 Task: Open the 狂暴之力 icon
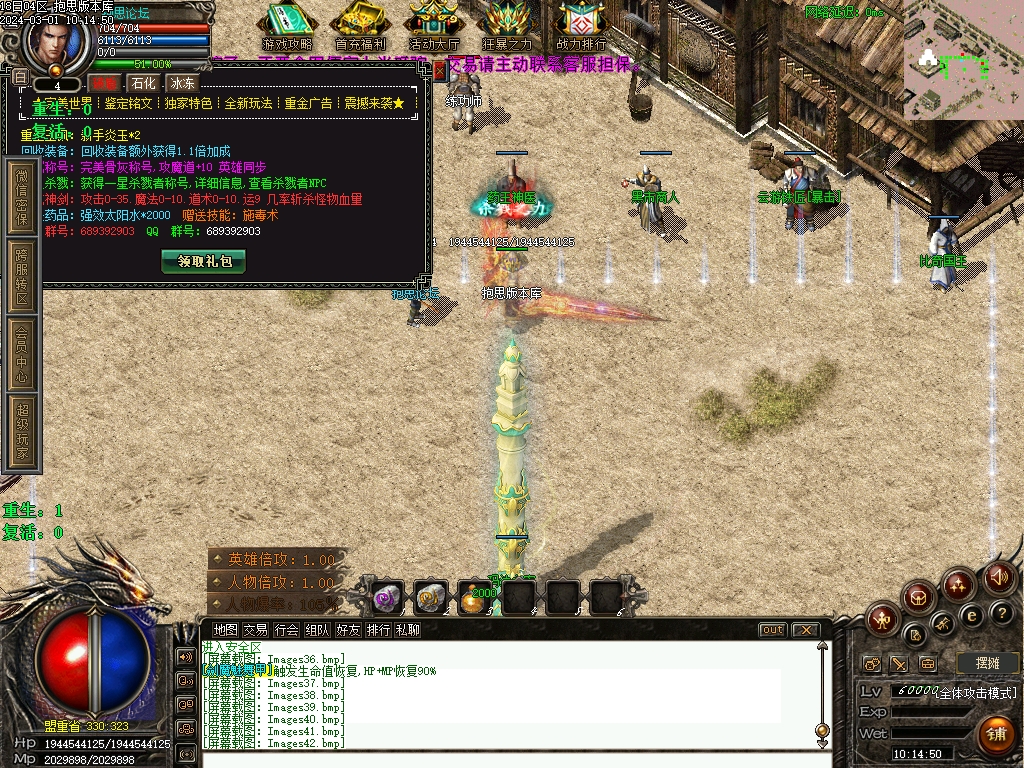(507, 27)
